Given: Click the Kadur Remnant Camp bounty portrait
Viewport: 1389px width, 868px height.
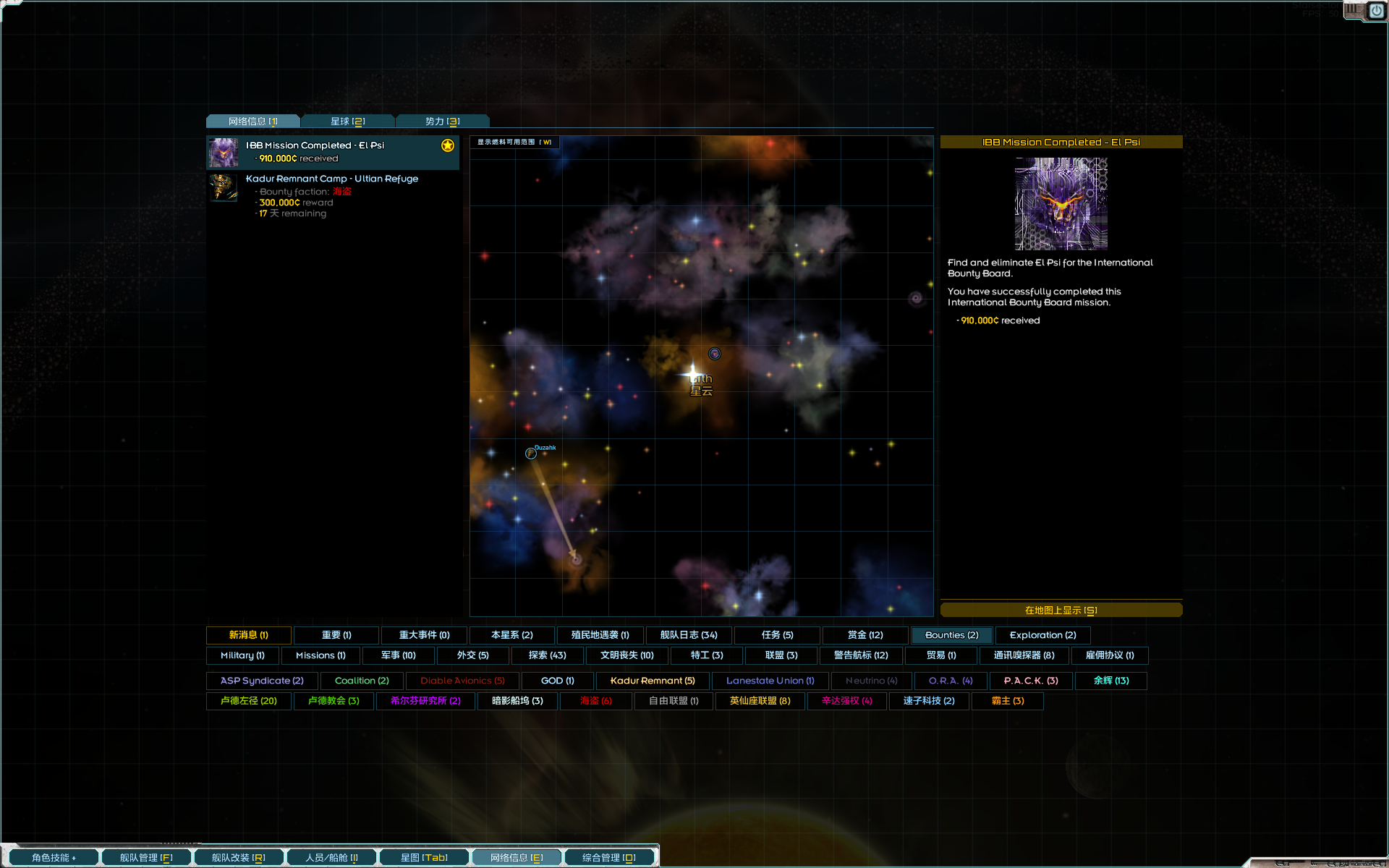Looking at the screenshot, I should [x=224, y=187].
